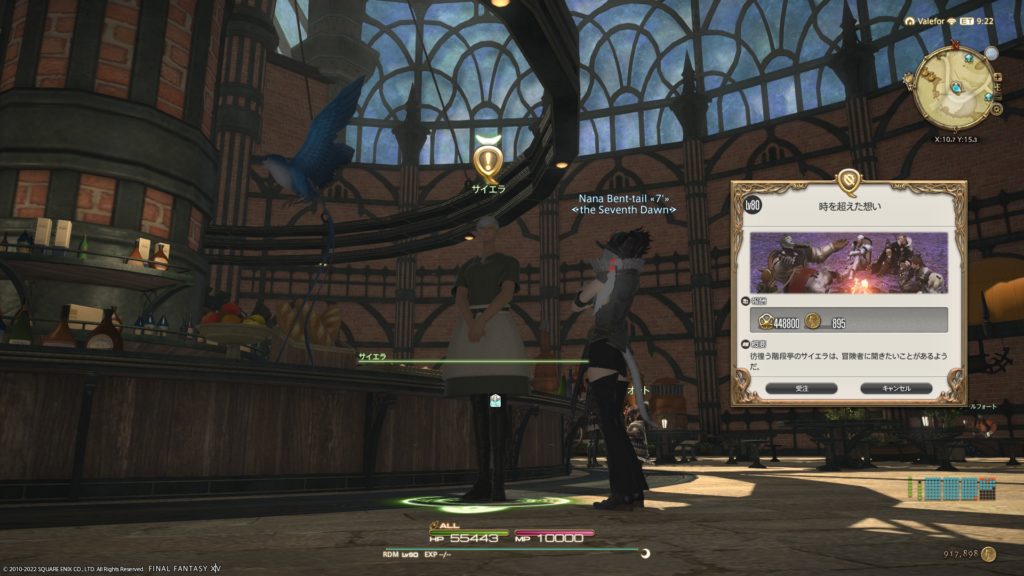
Task: Open the inventory grid indicator
Action: tap(953, 488)
